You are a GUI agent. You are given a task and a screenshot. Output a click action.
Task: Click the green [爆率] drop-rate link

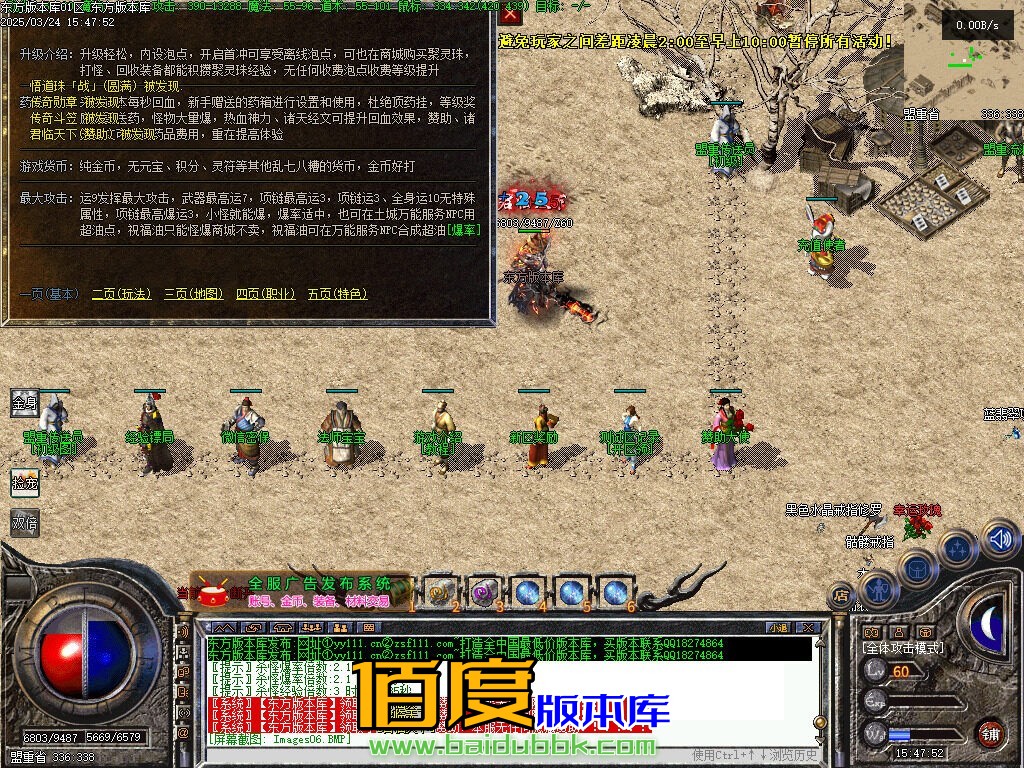click(464, 230)
